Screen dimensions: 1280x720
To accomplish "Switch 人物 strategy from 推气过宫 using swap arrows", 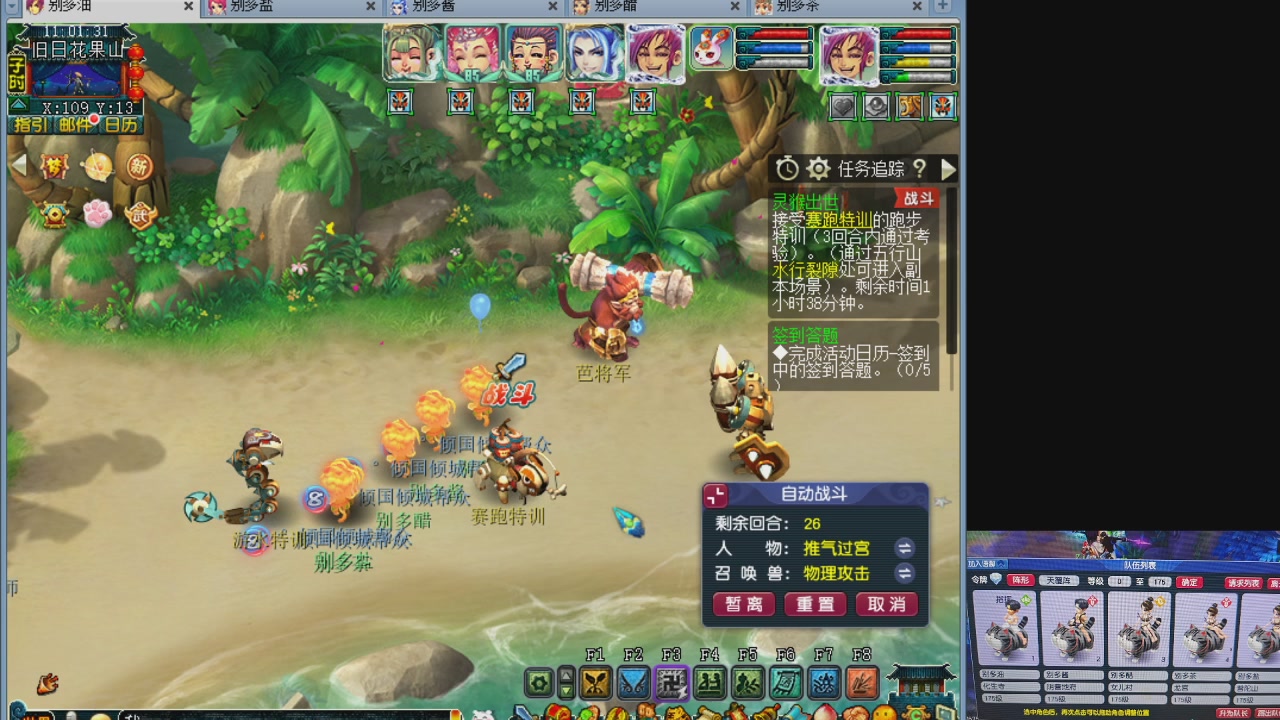I will click(x=904, y=548).
